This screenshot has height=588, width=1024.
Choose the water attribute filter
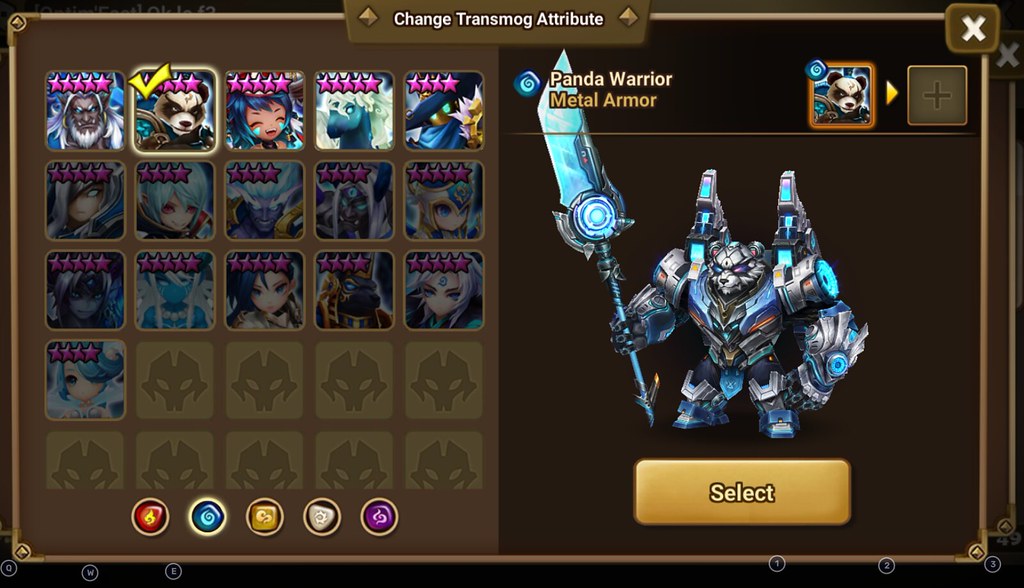coord(208,517)
